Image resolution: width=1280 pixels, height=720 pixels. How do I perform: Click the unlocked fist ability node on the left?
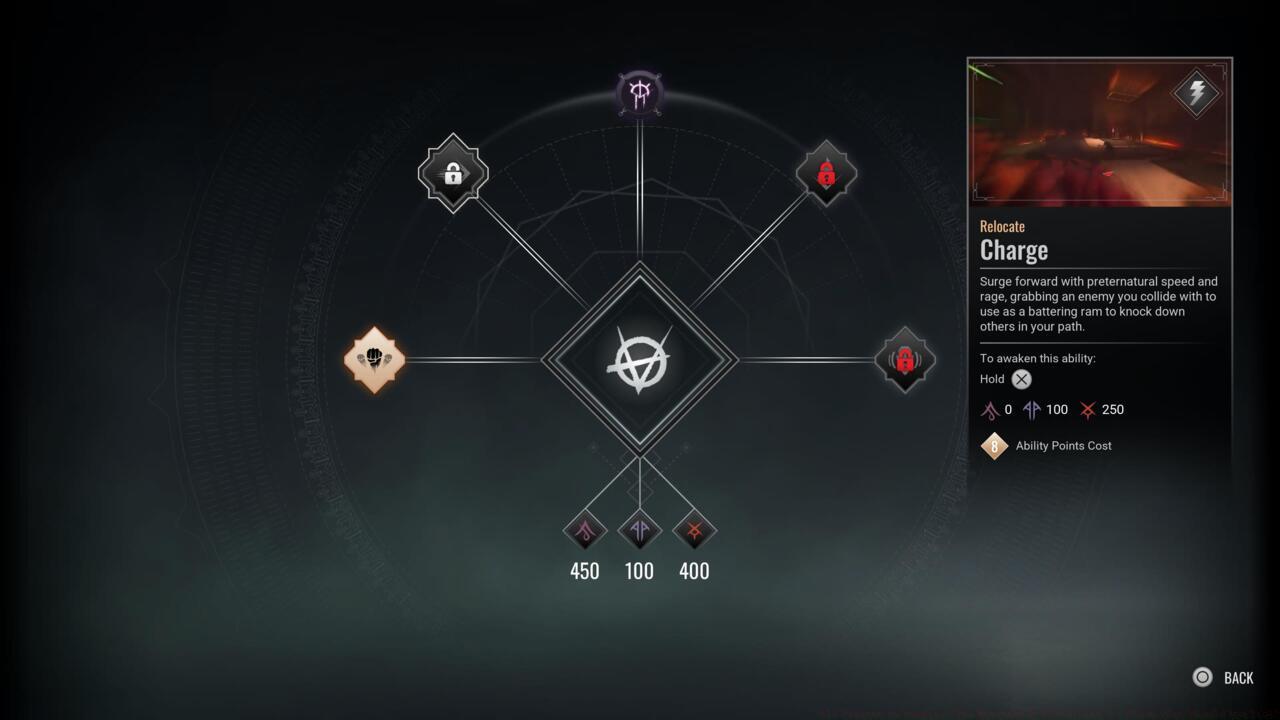375,360
